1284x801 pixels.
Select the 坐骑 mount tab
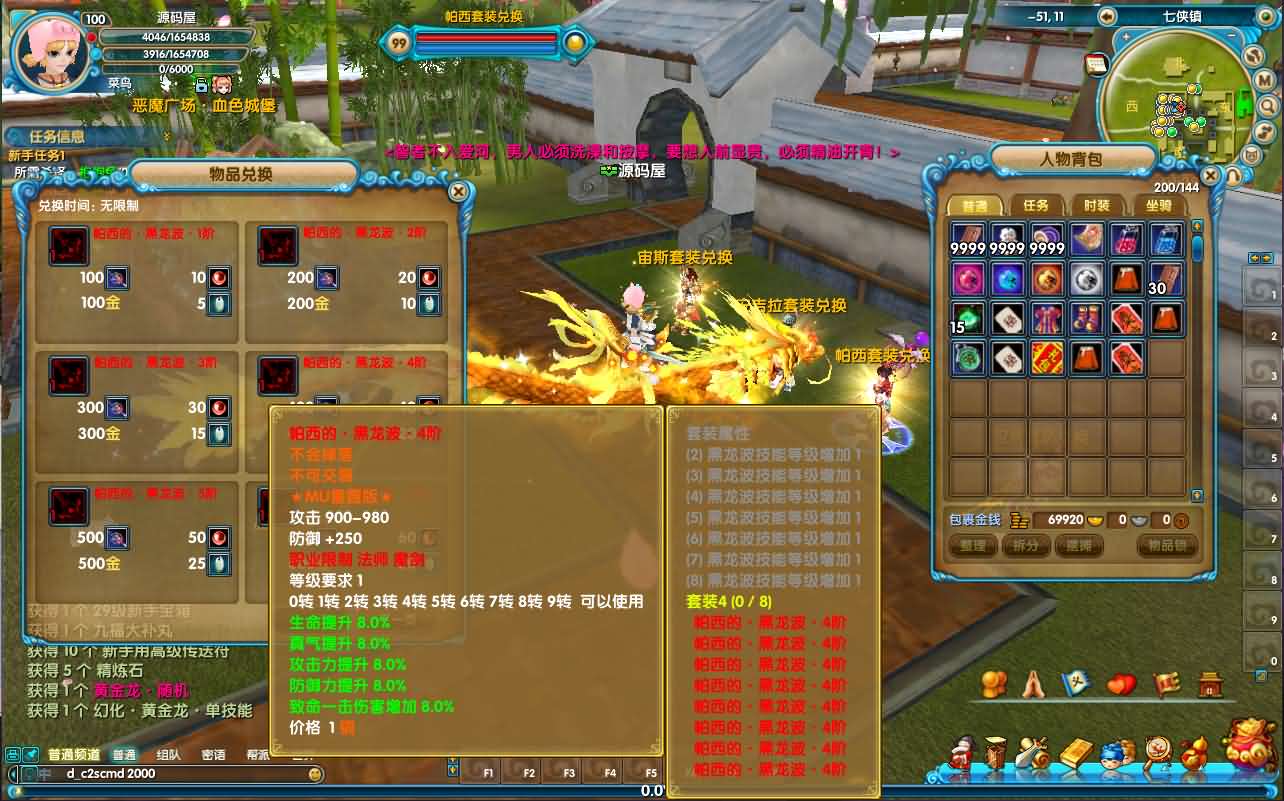tap(1158, 206)
